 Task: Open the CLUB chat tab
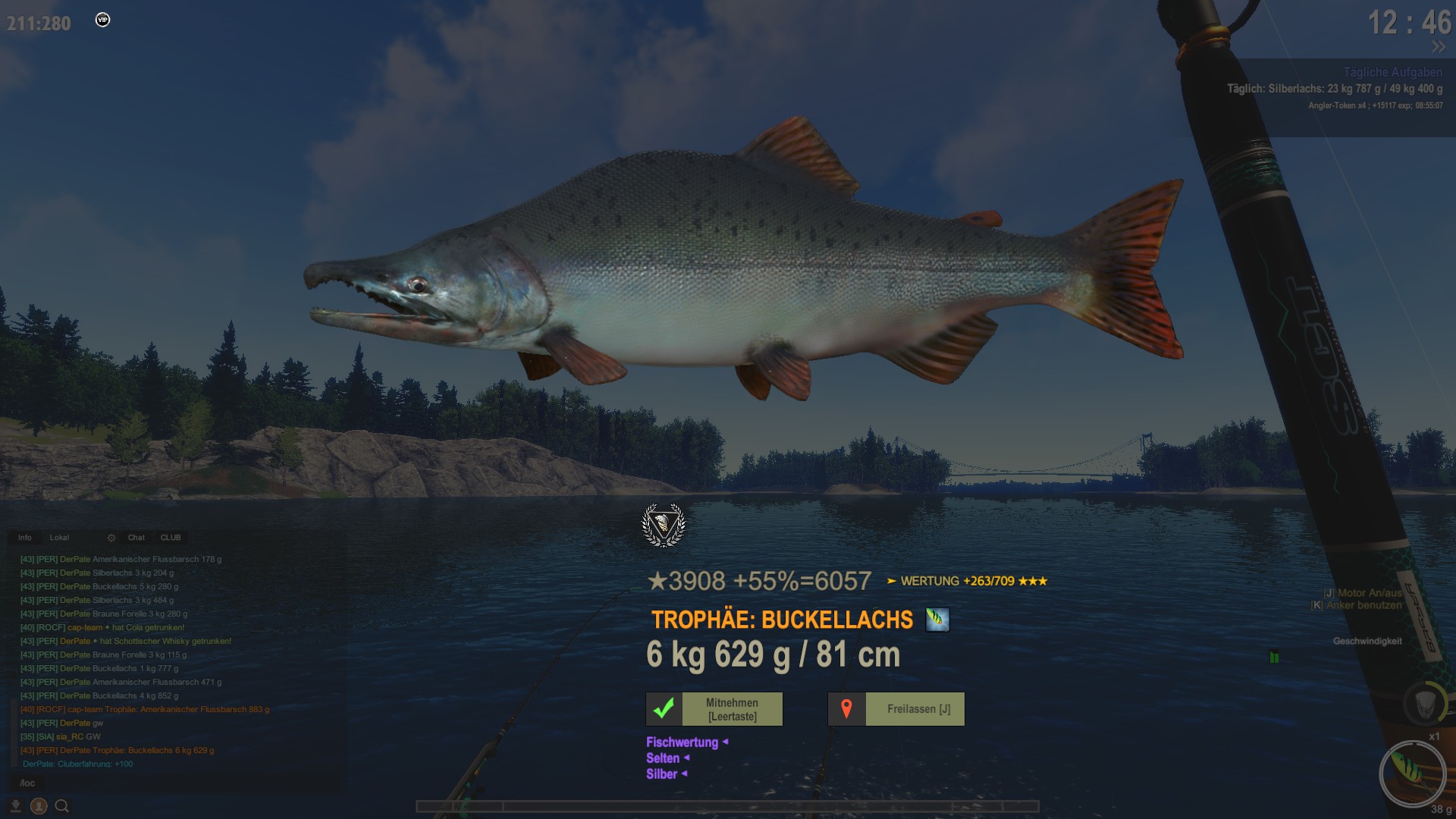[x=171, y=538]
